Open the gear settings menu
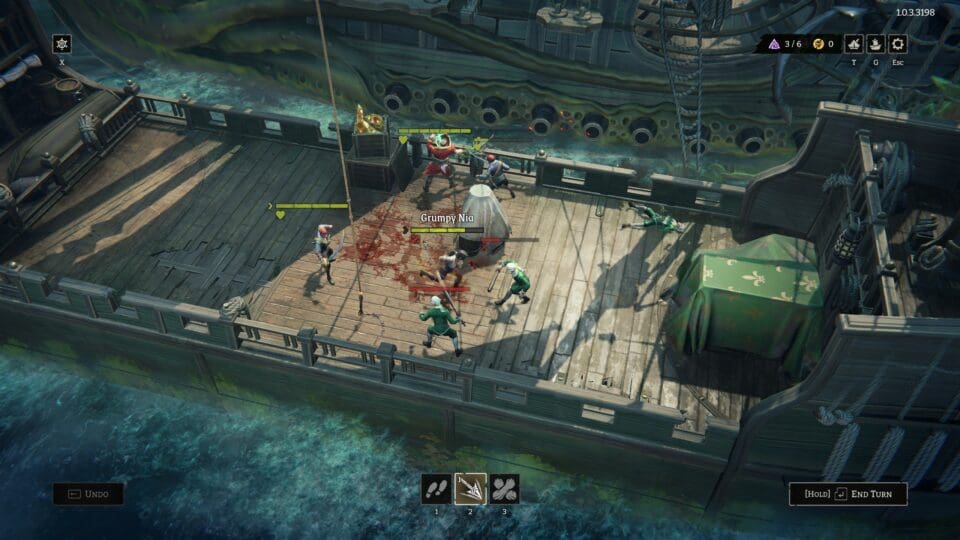This screenshot has height=540, width=960. [898, 44]
